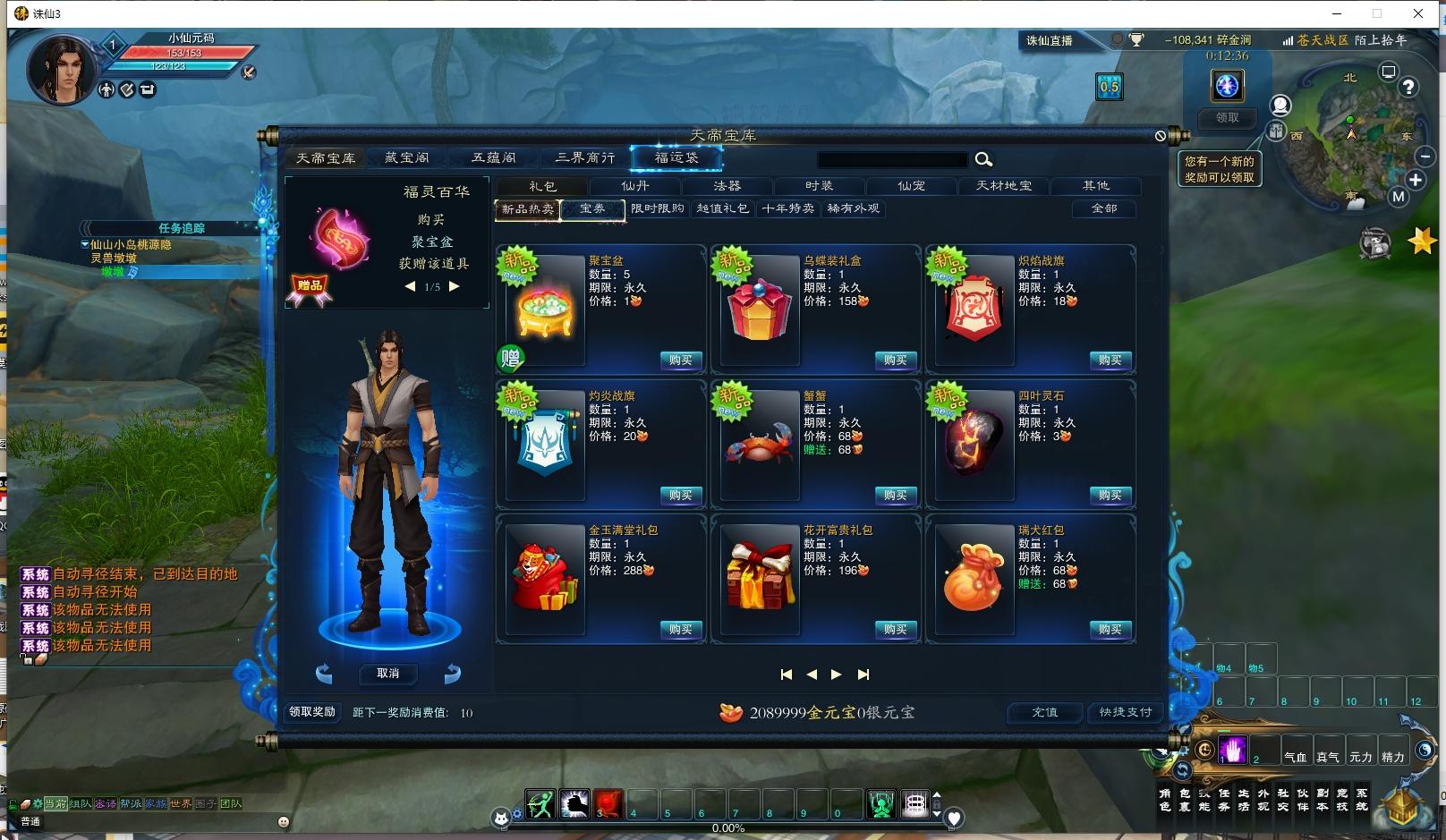Screen dimensions: 1446x840
Task: Switch to the 藏宝阁 shop tab
Action: point(407,158)
